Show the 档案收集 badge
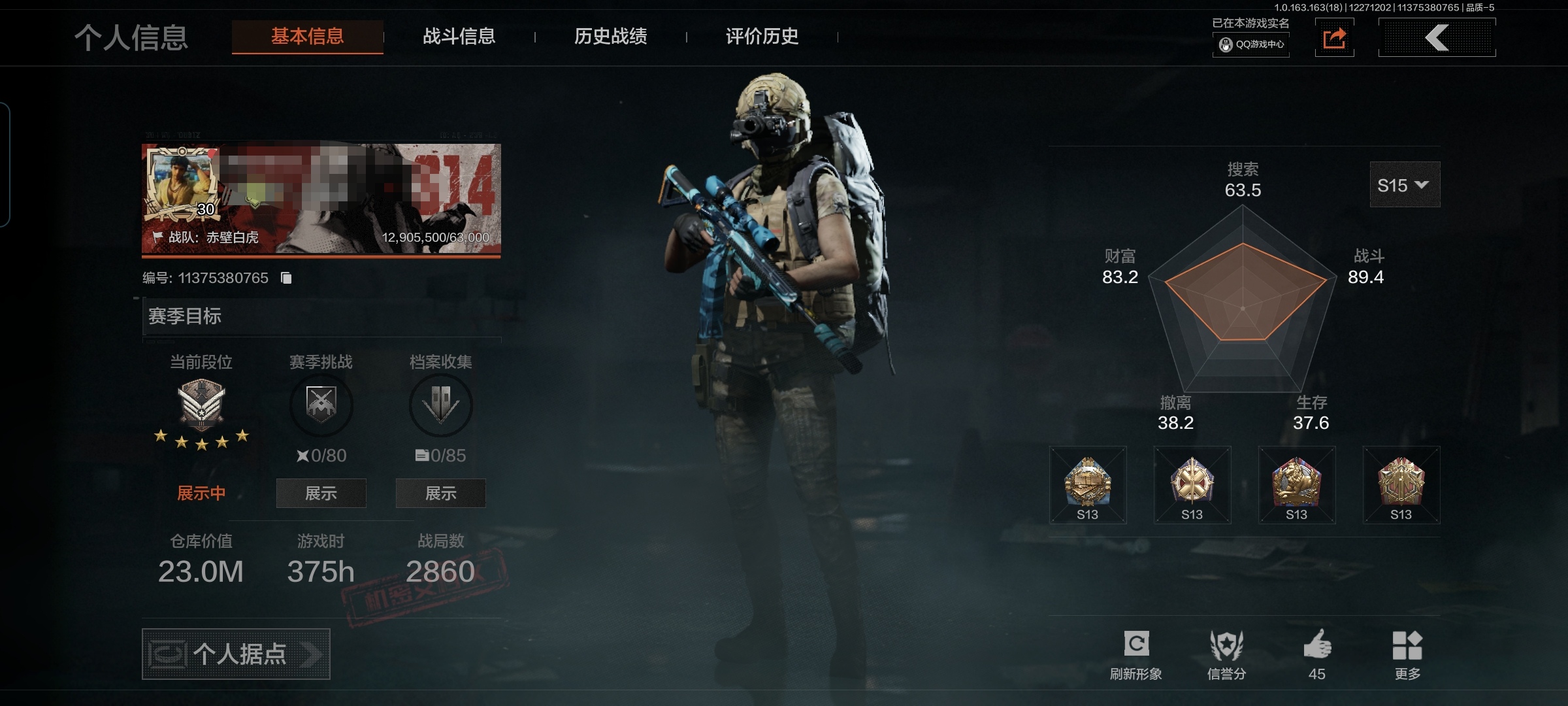The height and width of the screenshot is (706, 1568). (440, 494)
